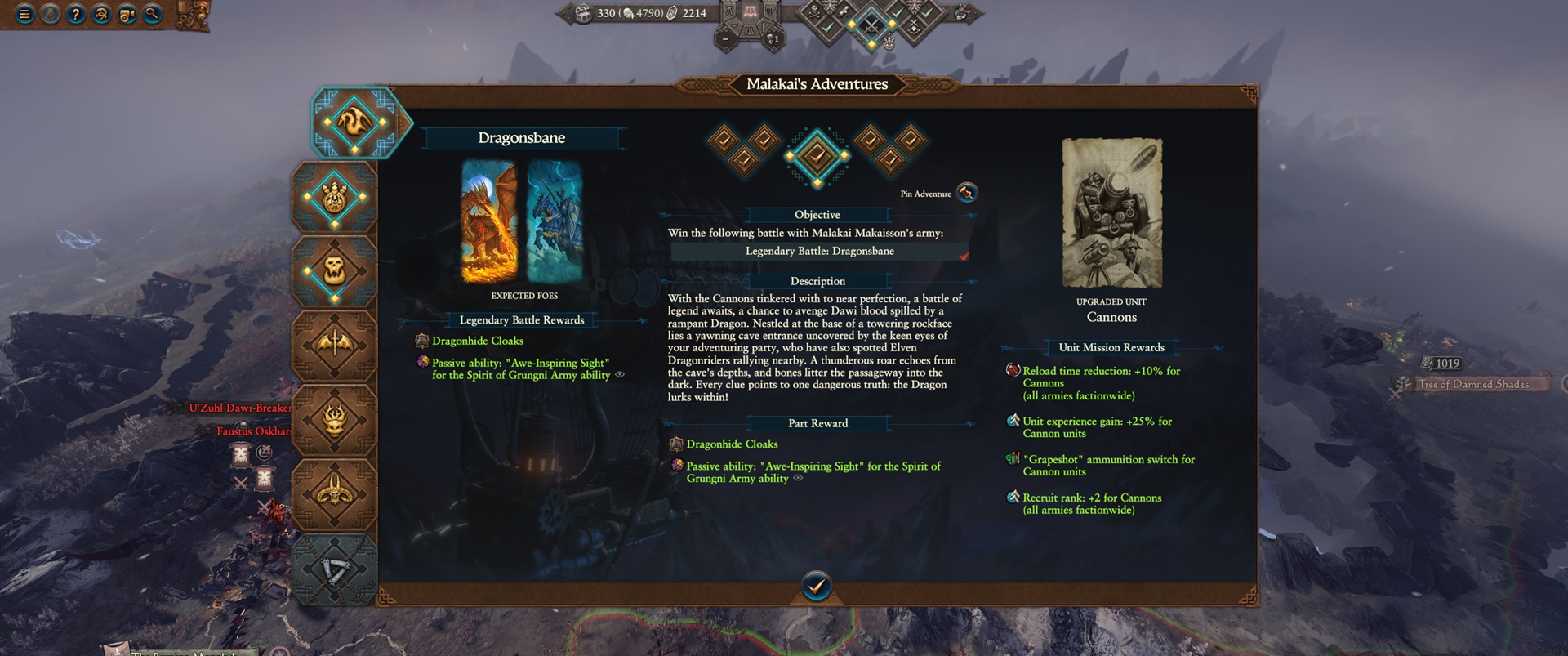Switch to the Malakai's Adventures header tab
Viewport: 1568px width, 656px height.
coord(817,84)
